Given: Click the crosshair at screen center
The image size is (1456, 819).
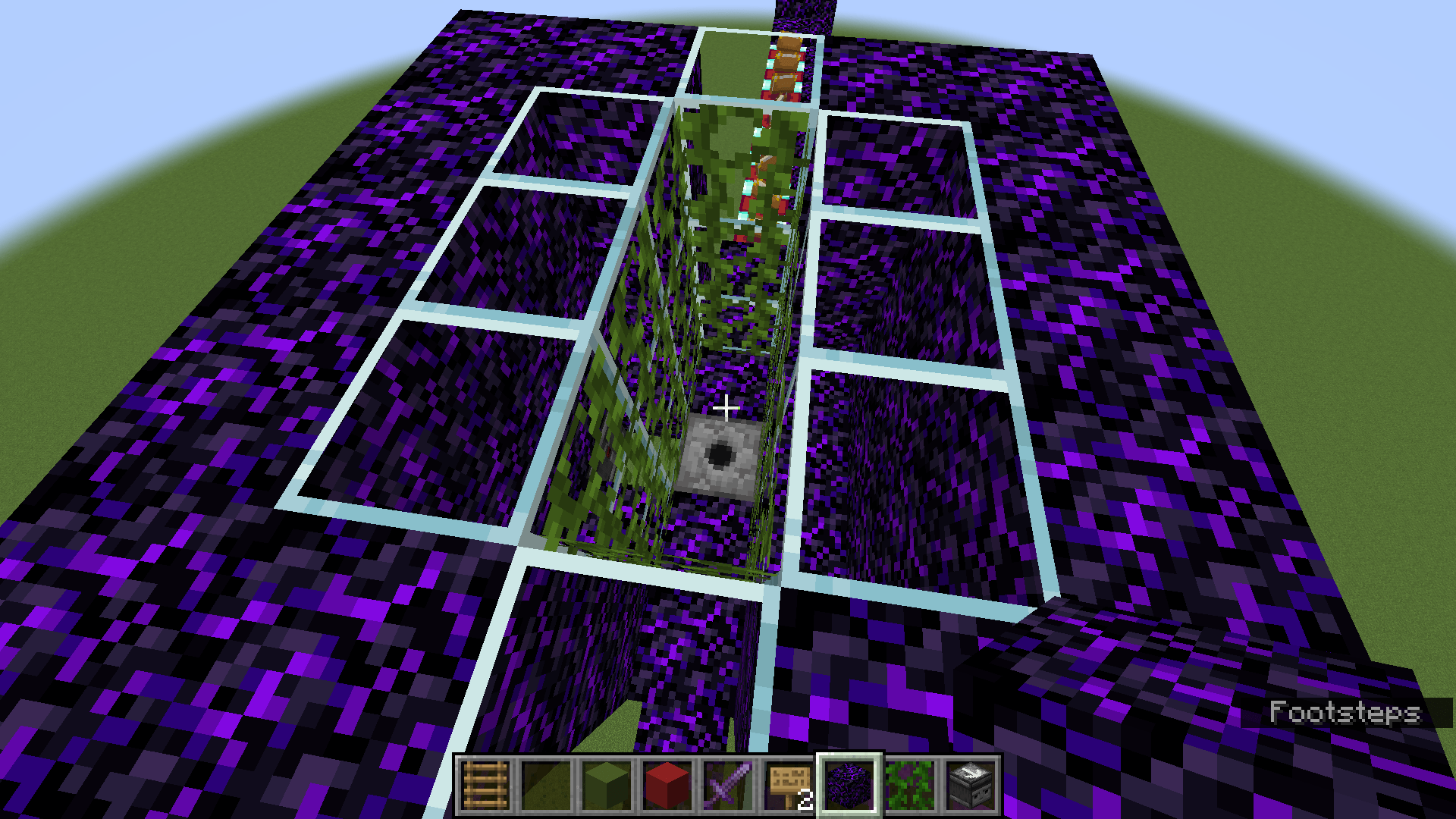Looking at the screenshot, I should coord(726,407).
